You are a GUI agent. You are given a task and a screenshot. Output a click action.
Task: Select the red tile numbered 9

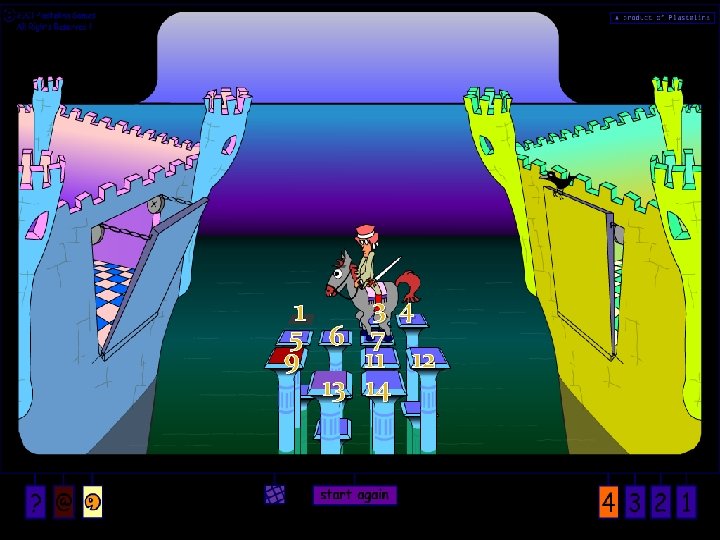(x=288, y=360)
